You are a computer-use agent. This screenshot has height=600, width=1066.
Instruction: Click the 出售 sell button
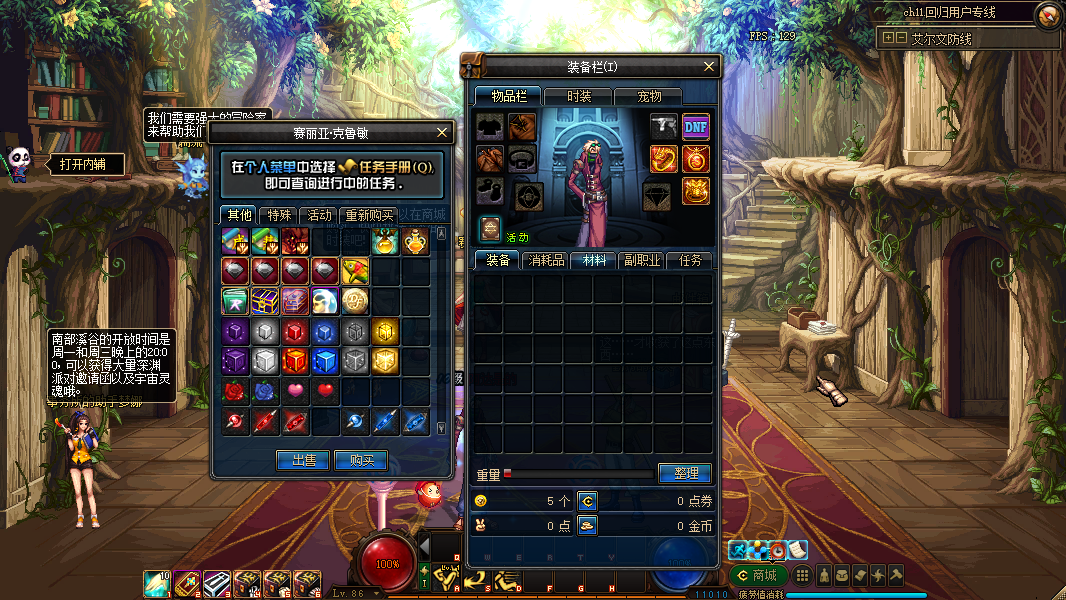[x=303, y=460]
